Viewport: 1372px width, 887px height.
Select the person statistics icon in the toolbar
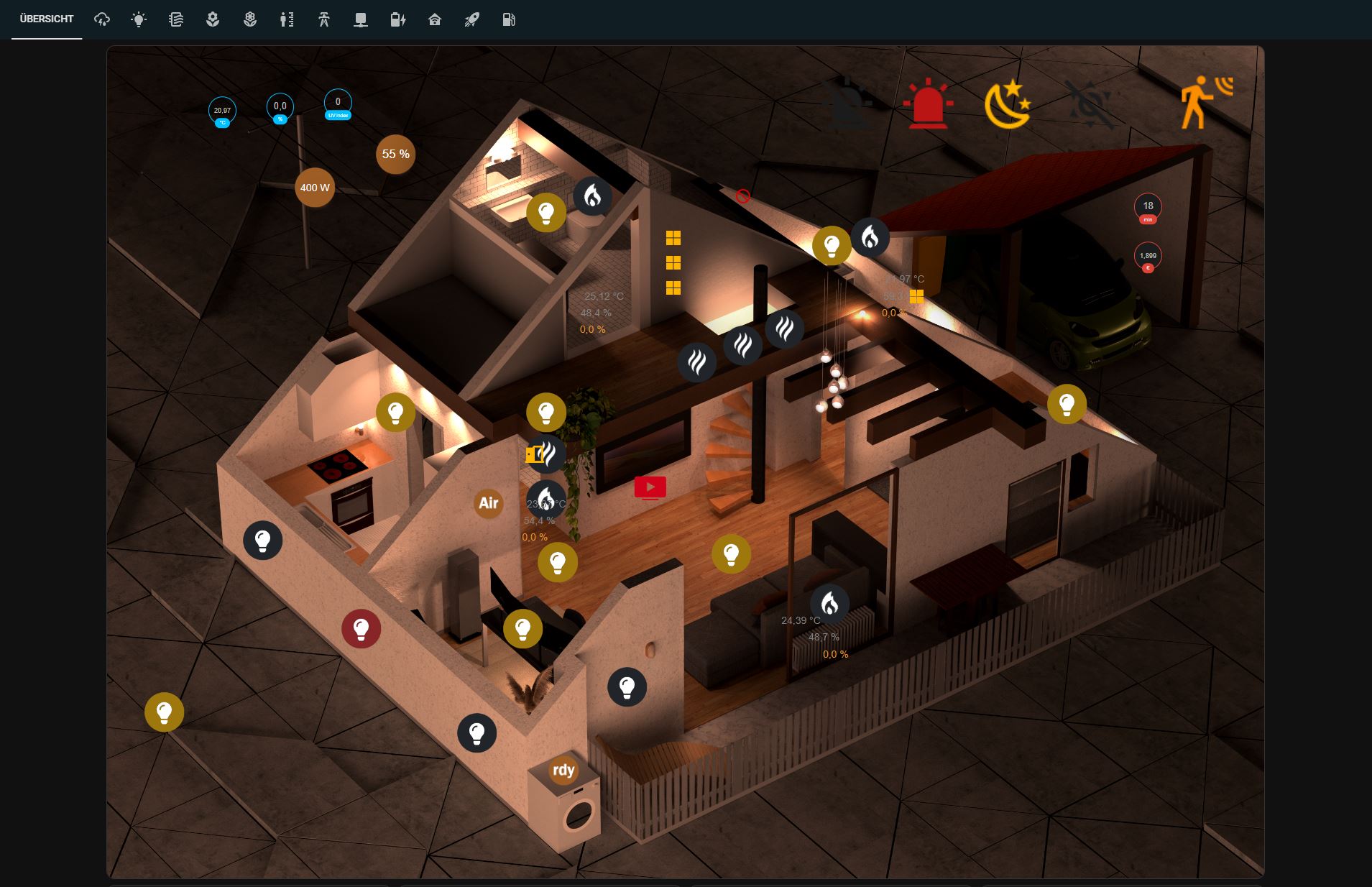coord(287,19)
